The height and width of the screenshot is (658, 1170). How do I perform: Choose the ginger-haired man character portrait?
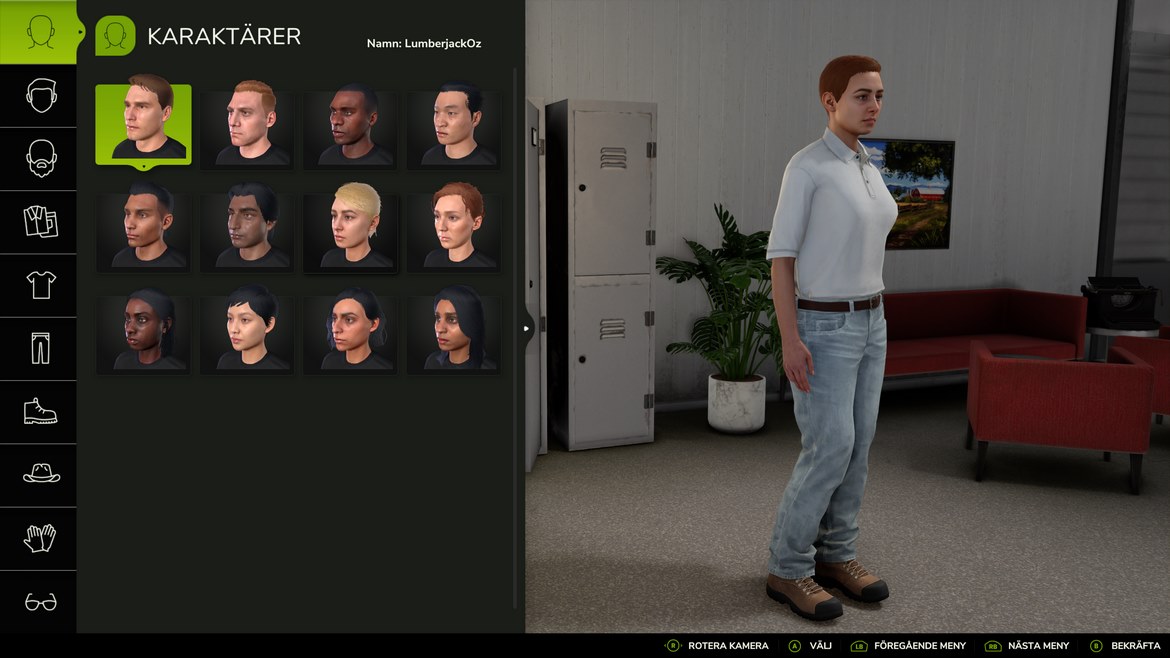click(x=248, y=124)
